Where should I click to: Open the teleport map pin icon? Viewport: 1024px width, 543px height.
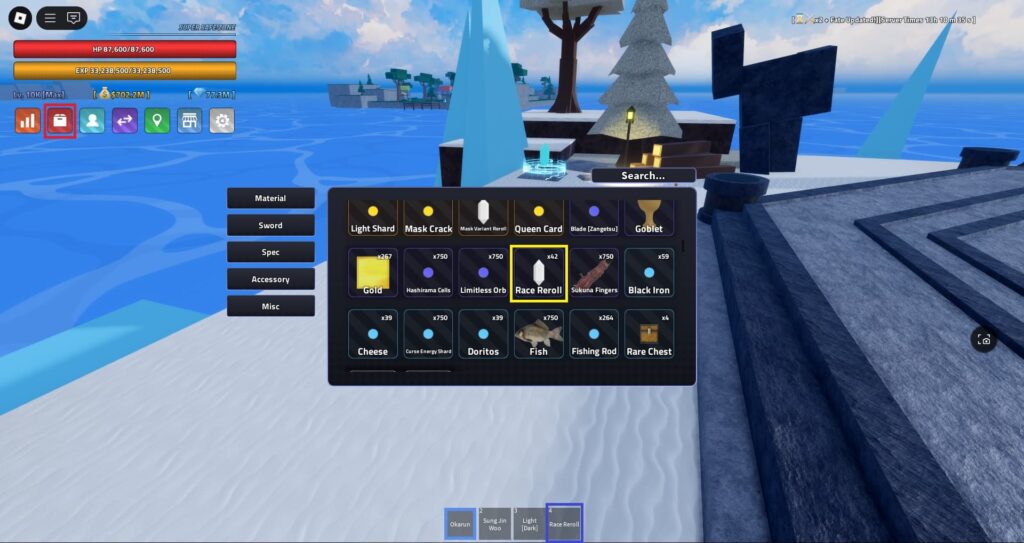156,121
